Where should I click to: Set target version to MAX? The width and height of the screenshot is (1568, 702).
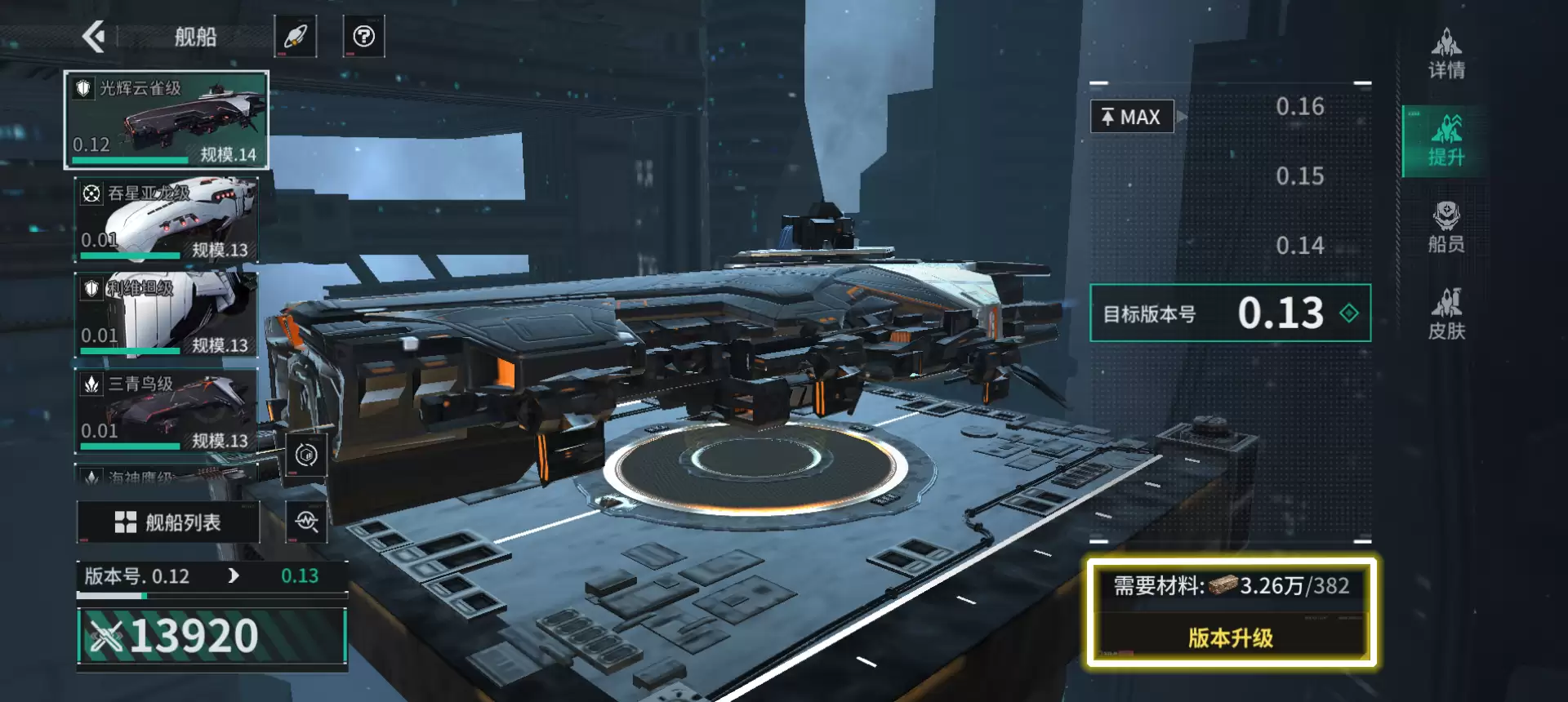point(1132,117)
